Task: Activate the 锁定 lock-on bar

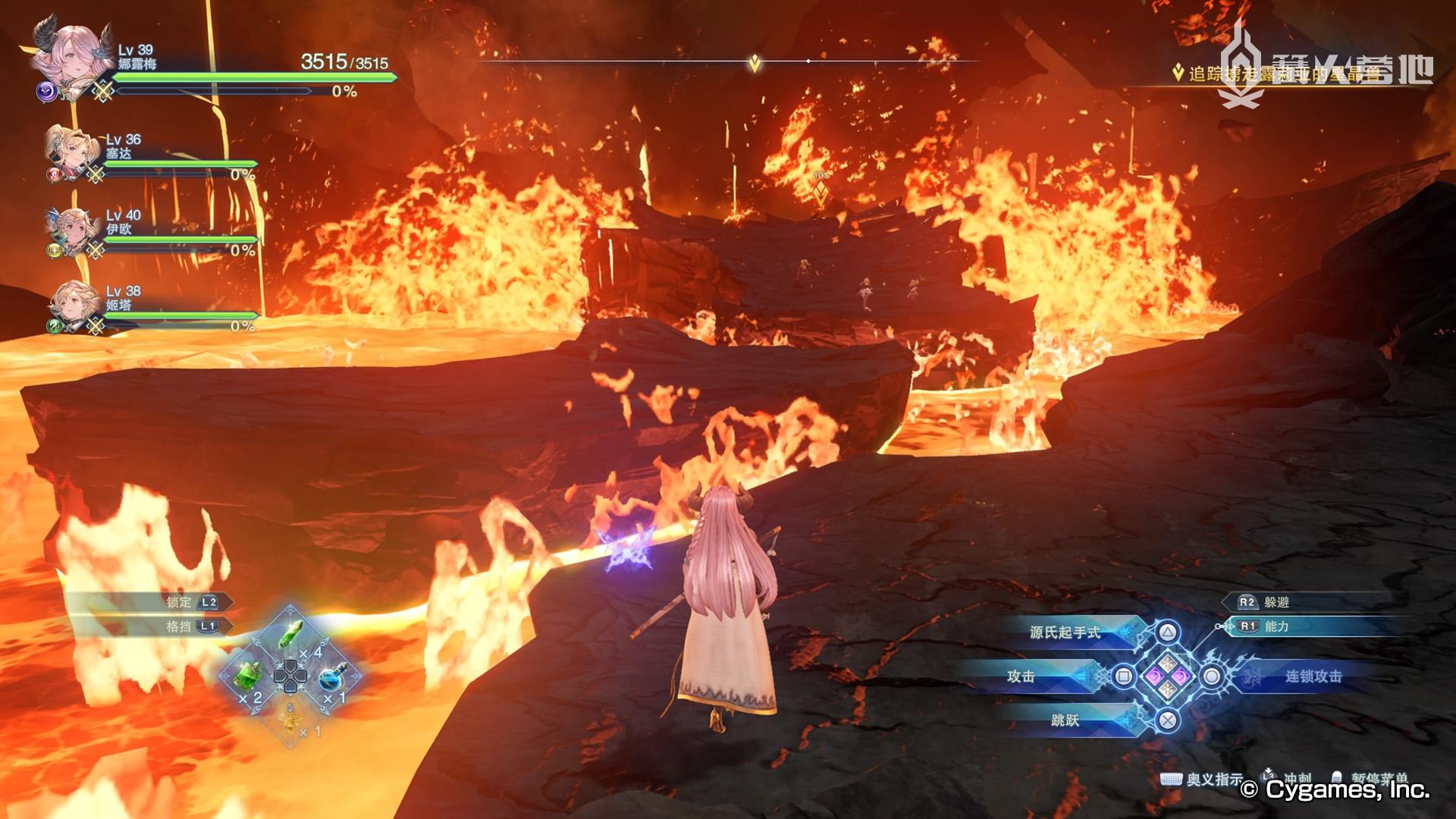Action: coord(179,602)
